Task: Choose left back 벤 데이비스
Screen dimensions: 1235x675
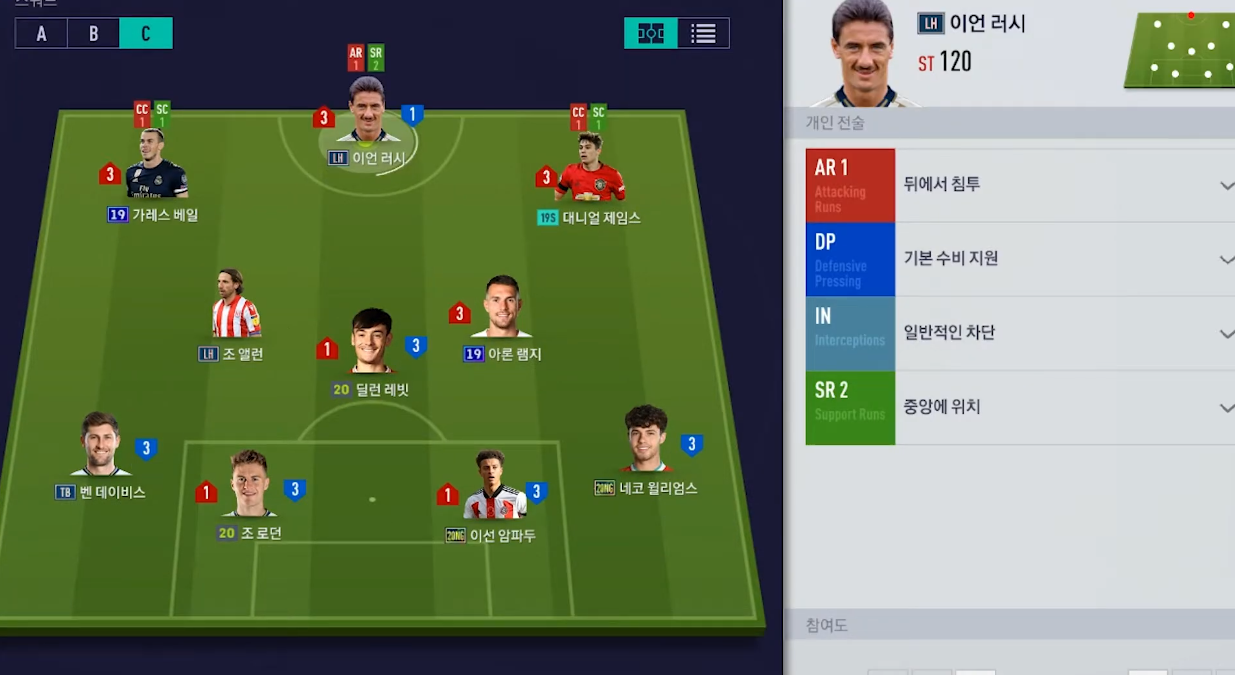Action: point(100,447)
